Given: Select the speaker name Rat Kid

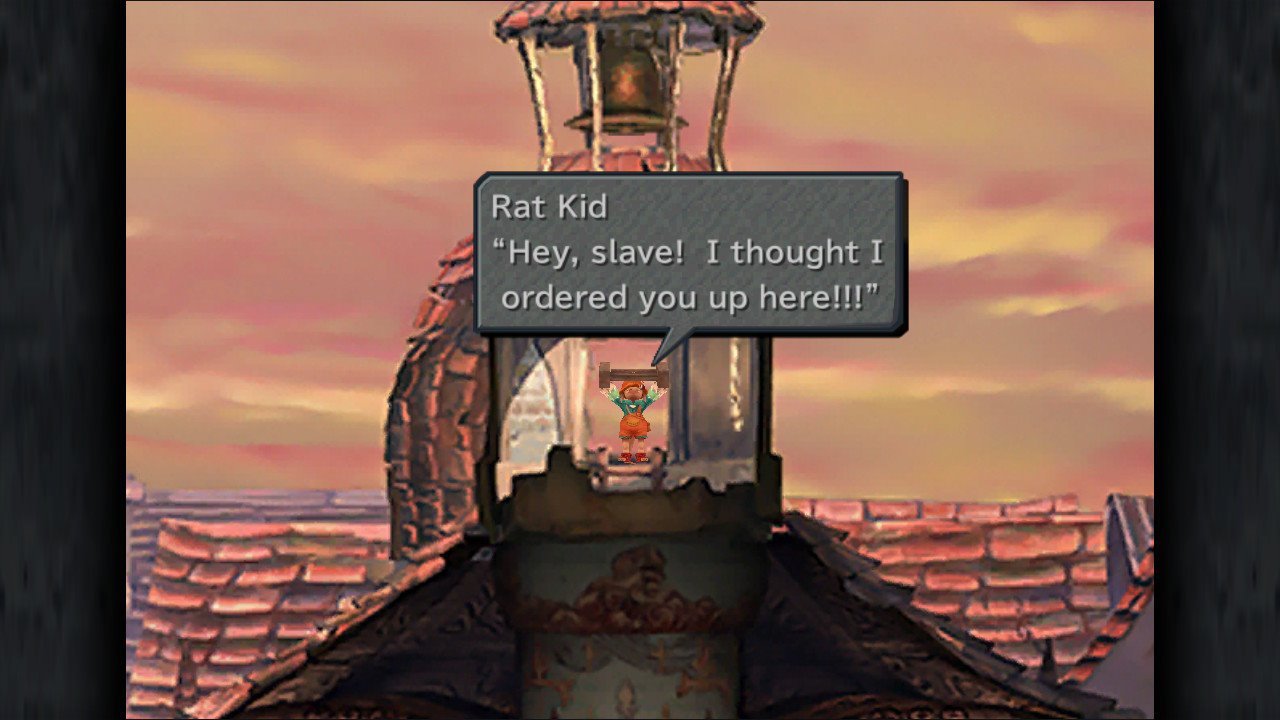Looking at the screenshot, I should [548, 208].
